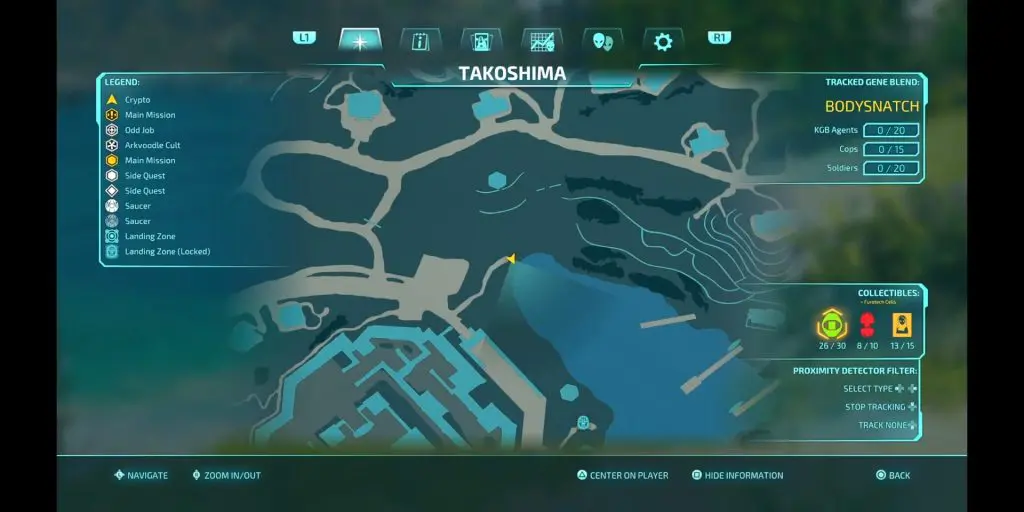1024x512 pixels.
Task: Open the info notes tab
Action: (x=420, y=41)
